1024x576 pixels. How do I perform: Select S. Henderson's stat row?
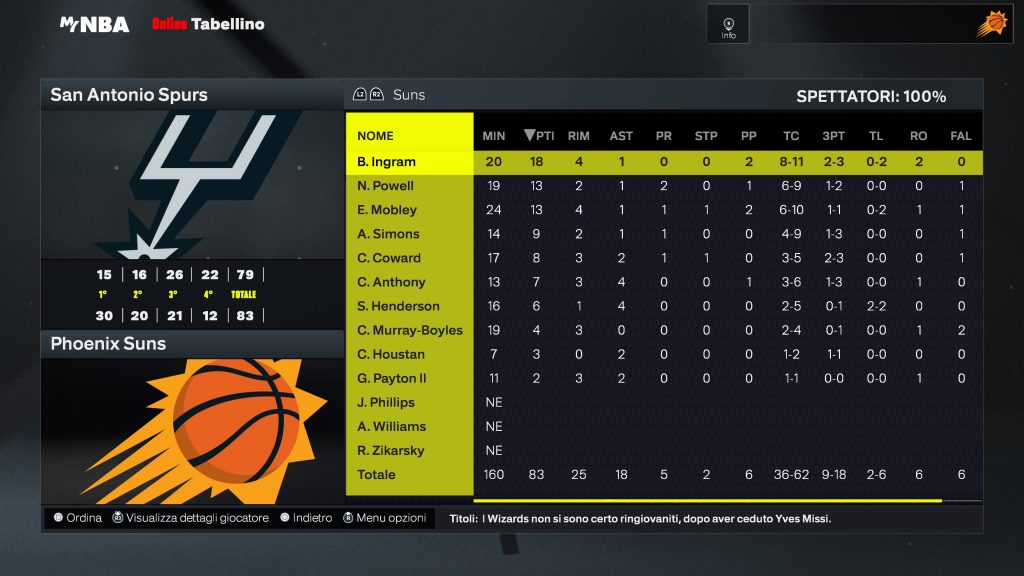pyautogui.click(x=398, y=306)
